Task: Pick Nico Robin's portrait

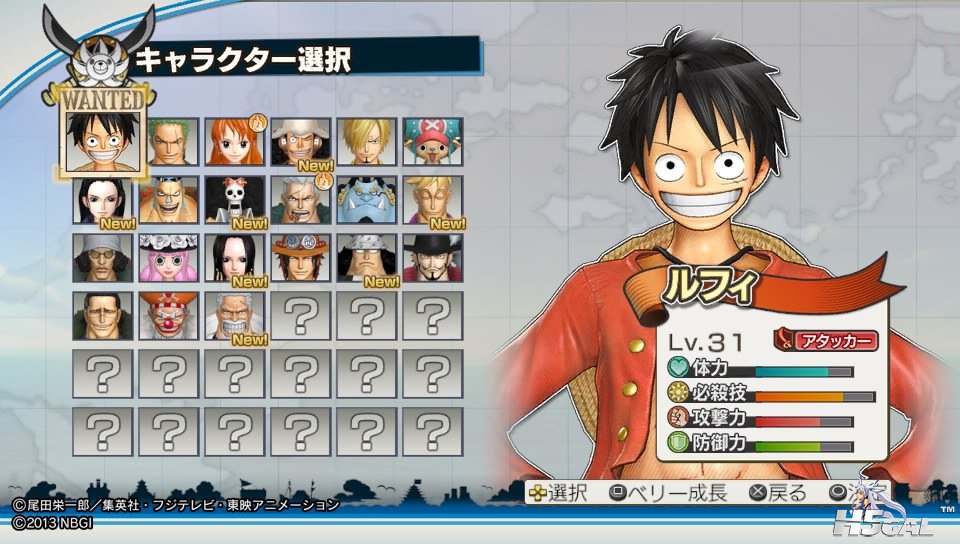Action: pyautogui.click(x=104, y=200)
